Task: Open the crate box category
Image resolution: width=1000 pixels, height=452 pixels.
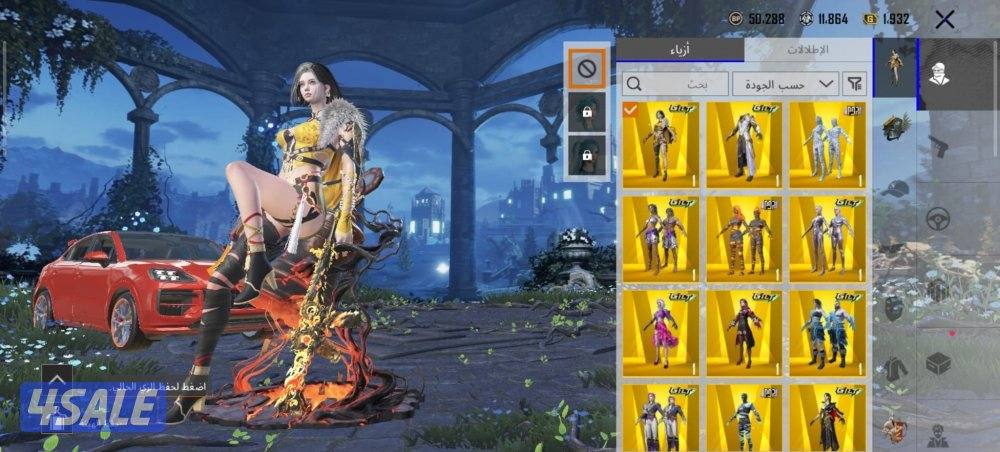Action: [x=938, y=364]
